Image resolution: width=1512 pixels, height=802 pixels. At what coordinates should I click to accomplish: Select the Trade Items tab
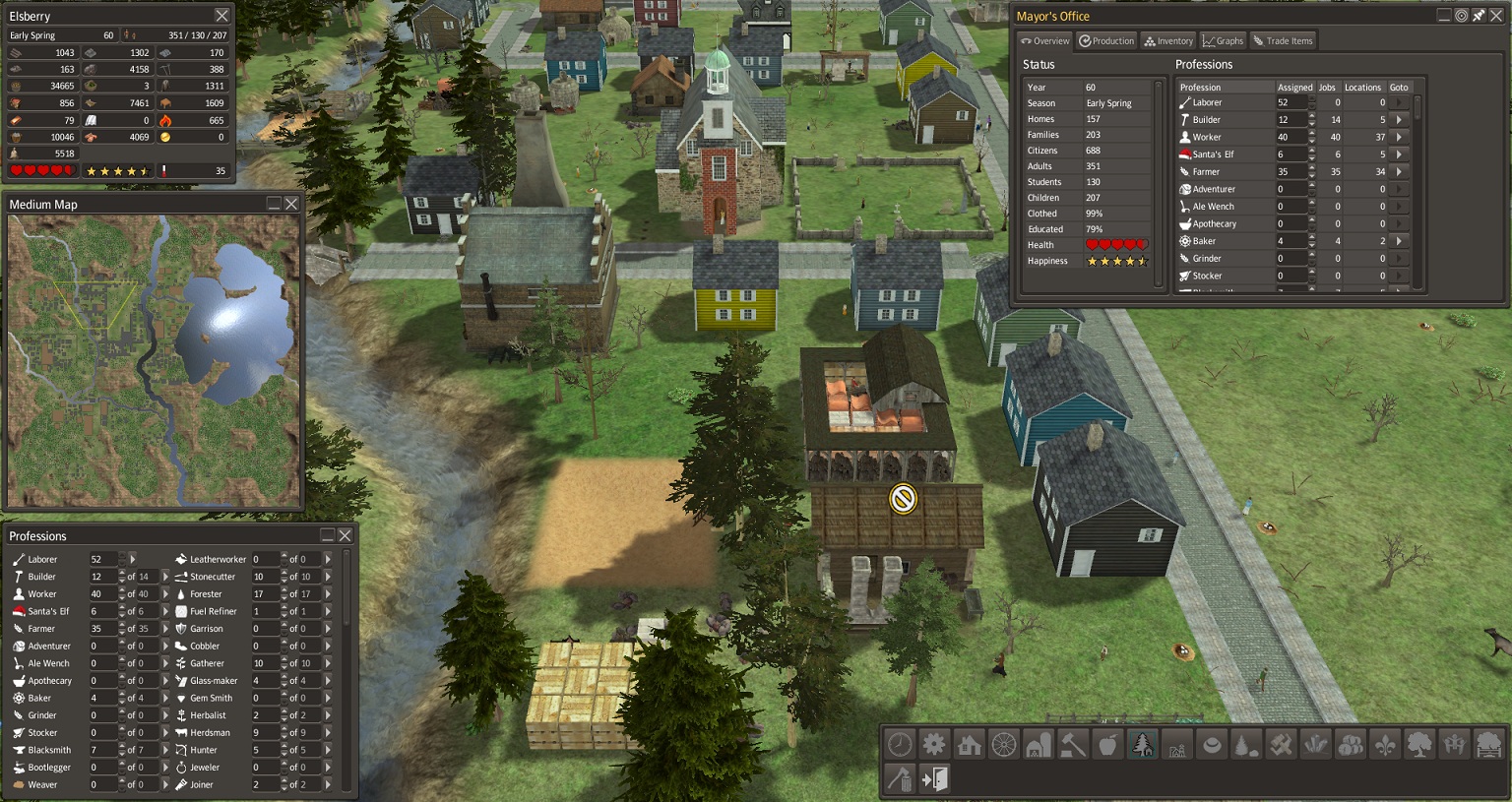[1283, 41]
